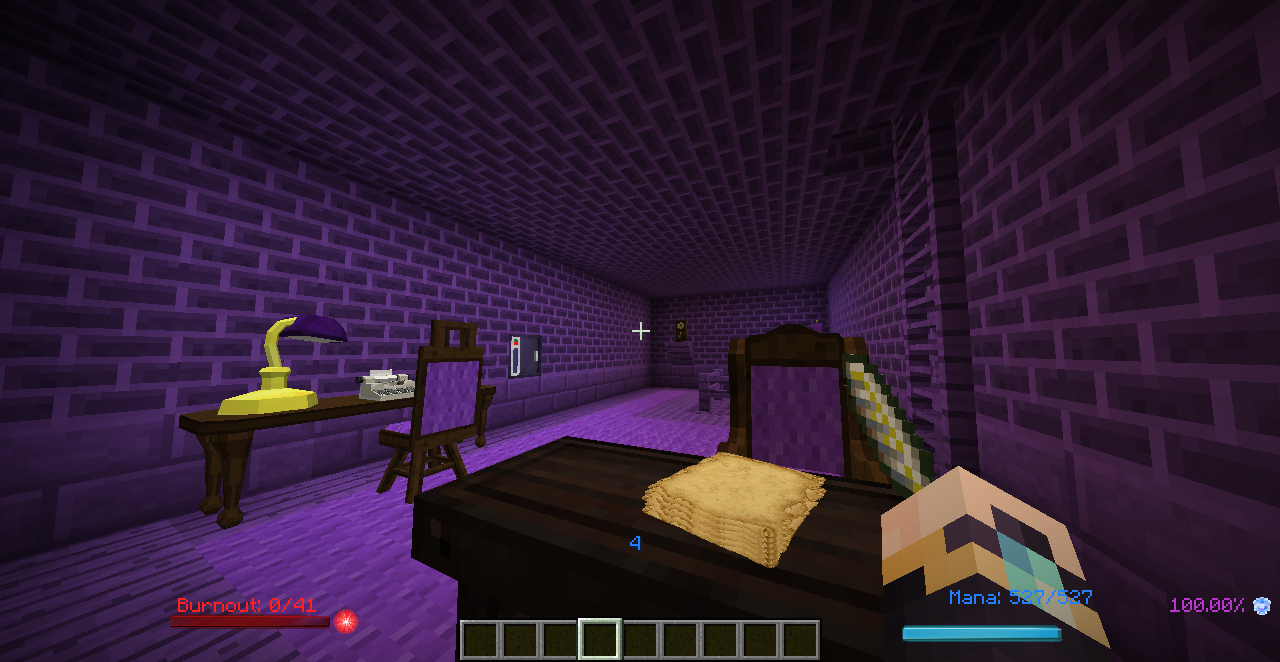Click the blue armor gem icon

(x=1262, y=605)
